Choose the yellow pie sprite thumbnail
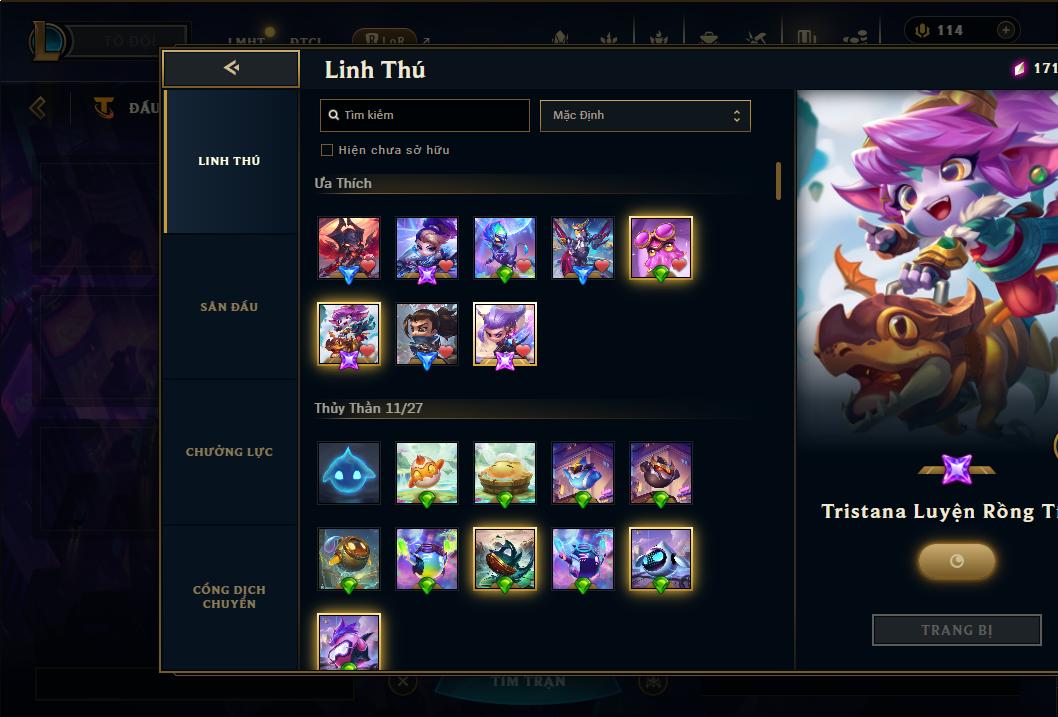 point(505,472)
